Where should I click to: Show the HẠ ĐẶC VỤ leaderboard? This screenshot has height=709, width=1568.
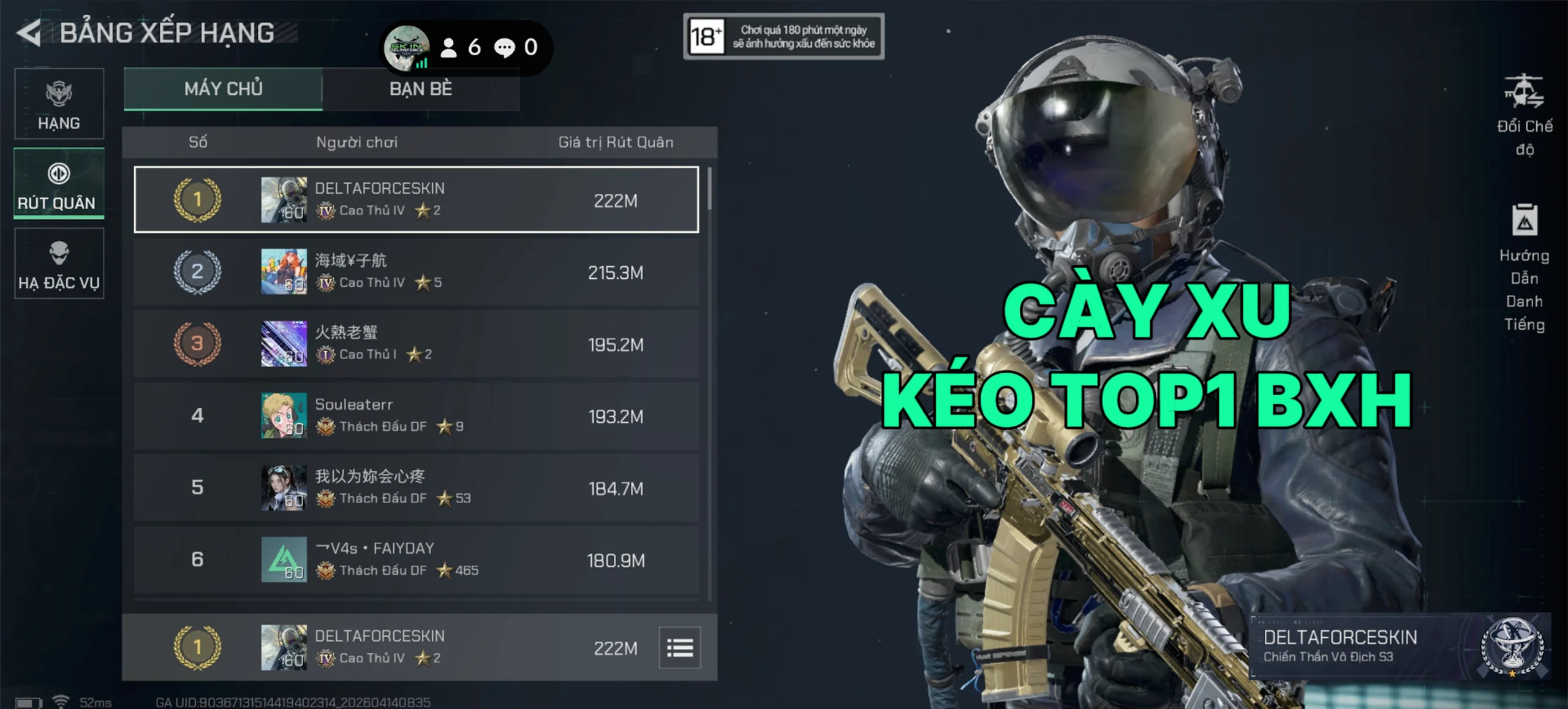point(59,264)
